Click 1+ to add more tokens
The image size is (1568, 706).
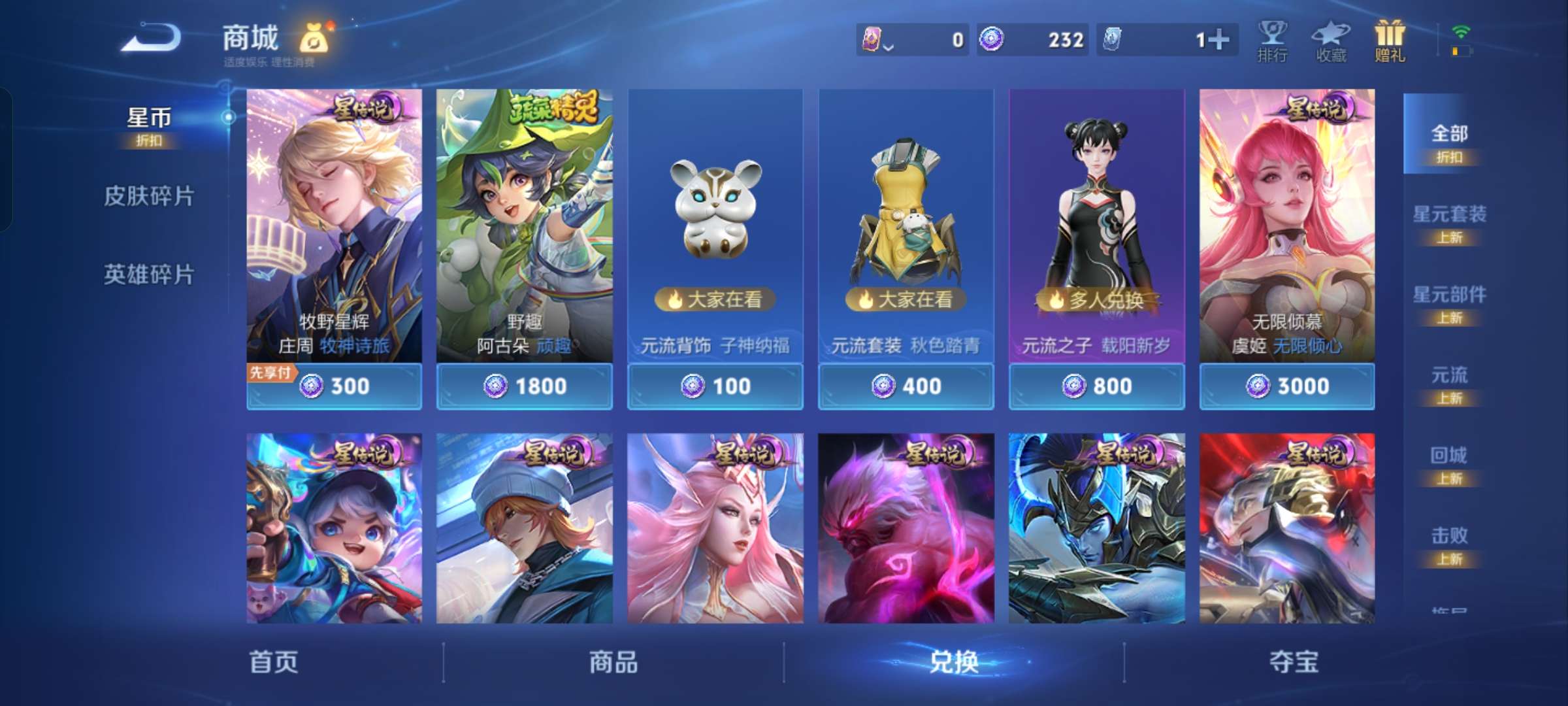click(x=1219, y=41)
